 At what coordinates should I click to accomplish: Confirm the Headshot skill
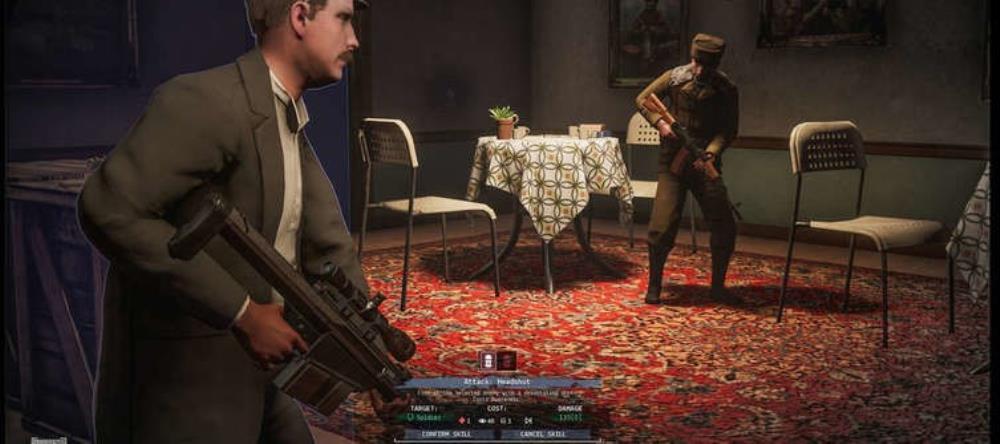[449, 434]
